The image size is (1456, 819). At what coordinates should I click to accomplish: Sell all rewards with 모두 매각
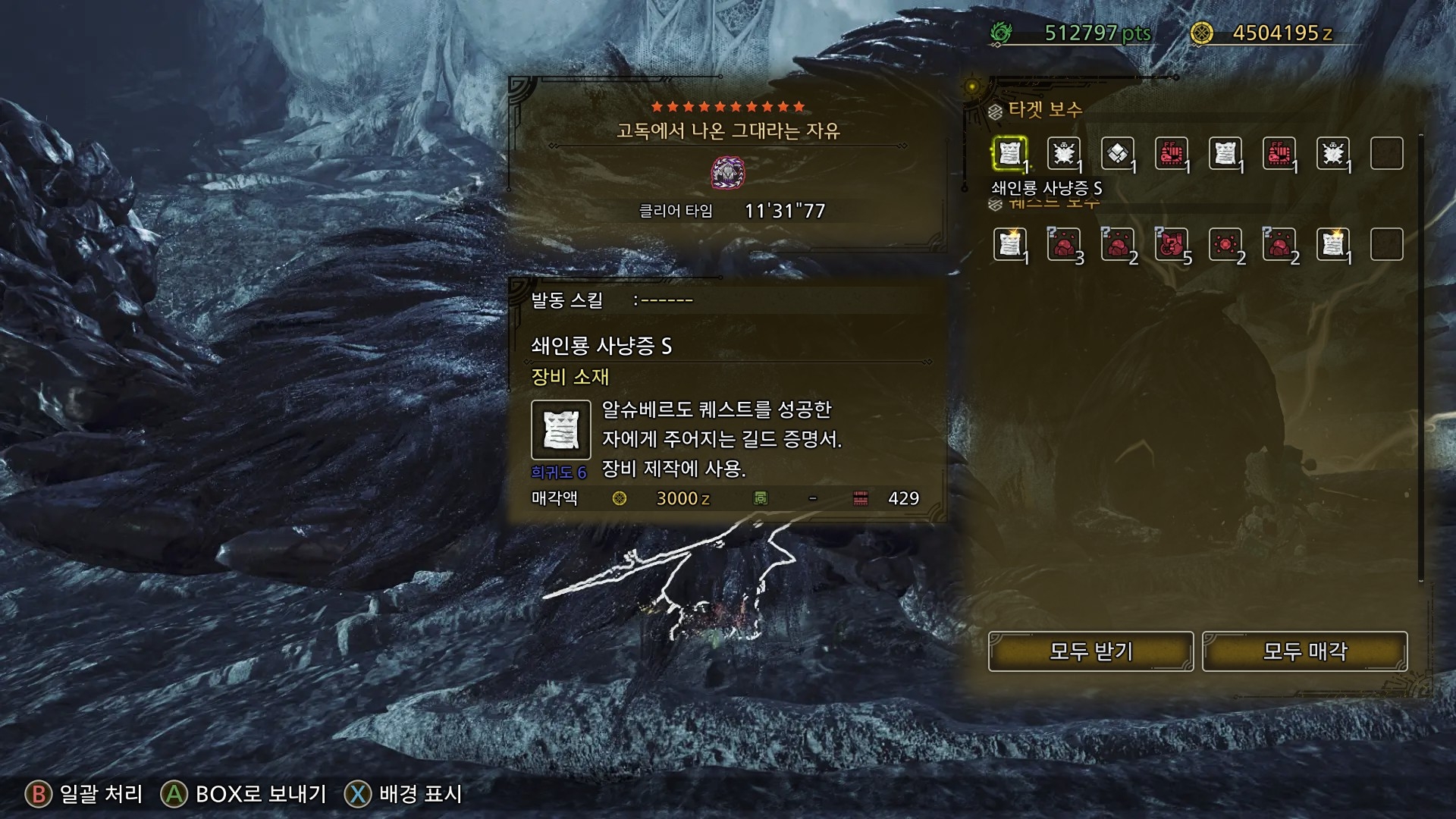1304,651
